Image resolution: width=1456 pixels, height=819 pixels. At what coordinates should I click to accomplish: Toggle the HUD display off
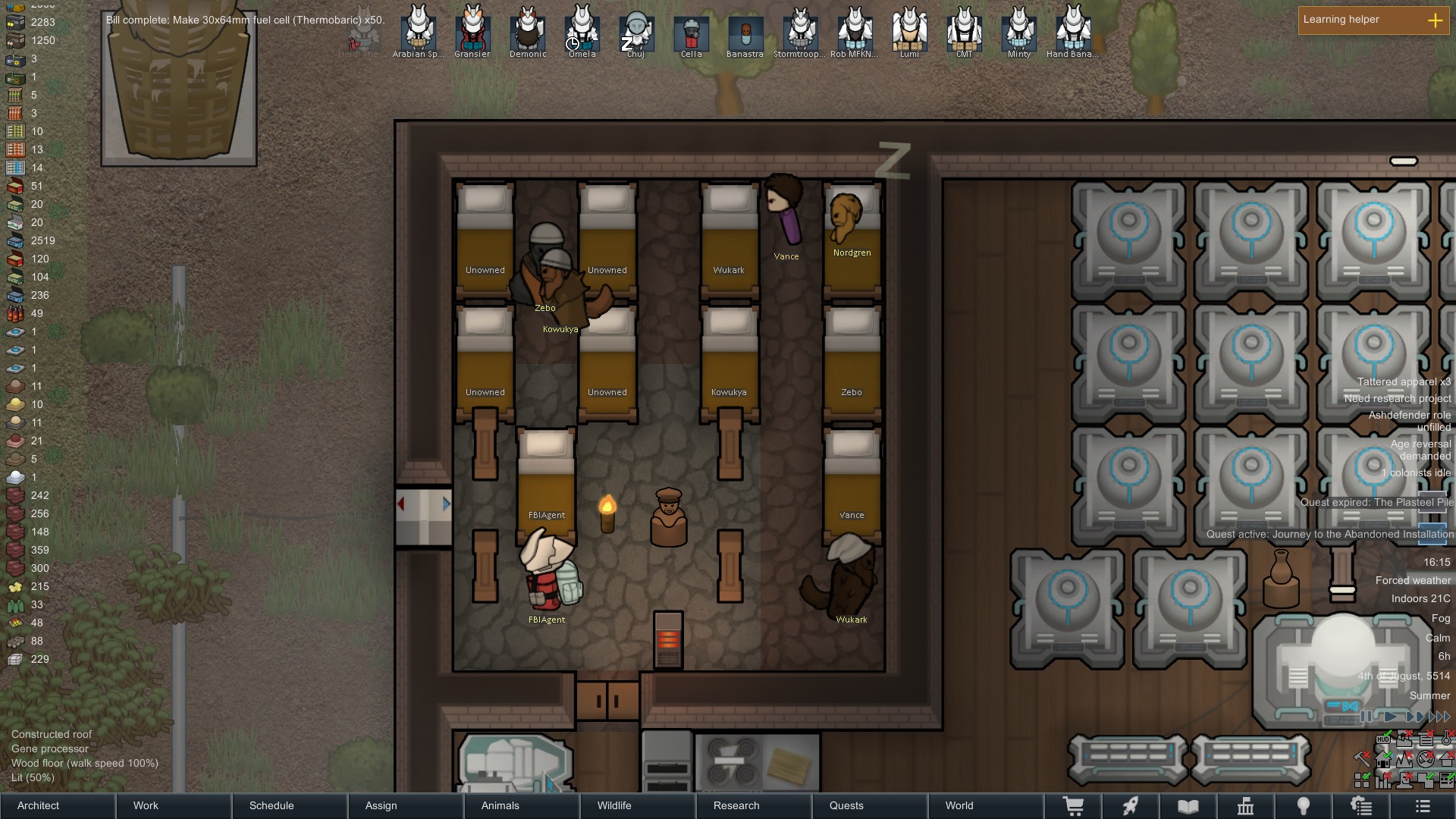pyautogui.click(x=1384, y=739)
